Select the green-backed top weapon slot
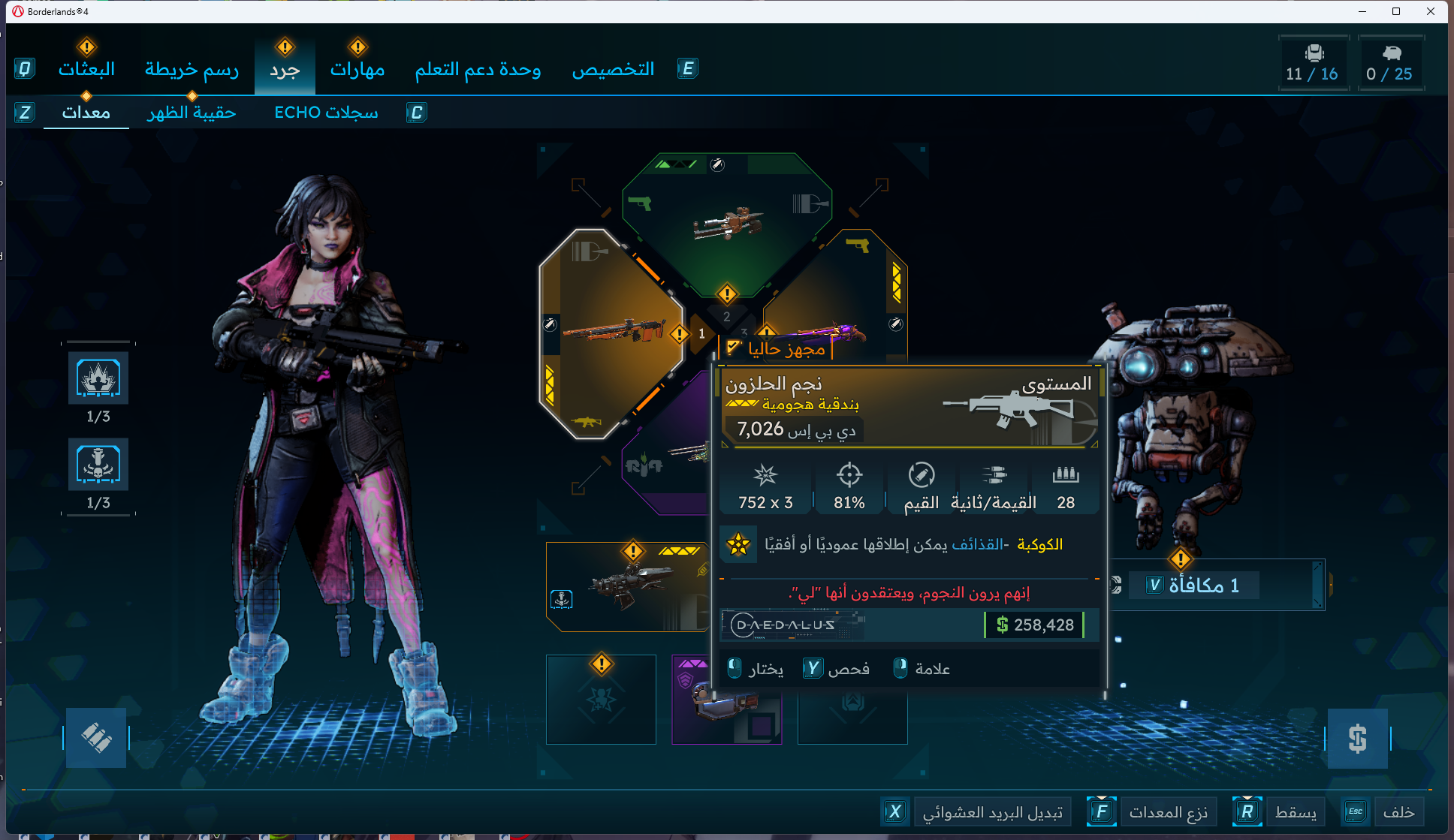The width and height of the screenshot is (1454, 840). pyautogui.click(x=726, y=221)
